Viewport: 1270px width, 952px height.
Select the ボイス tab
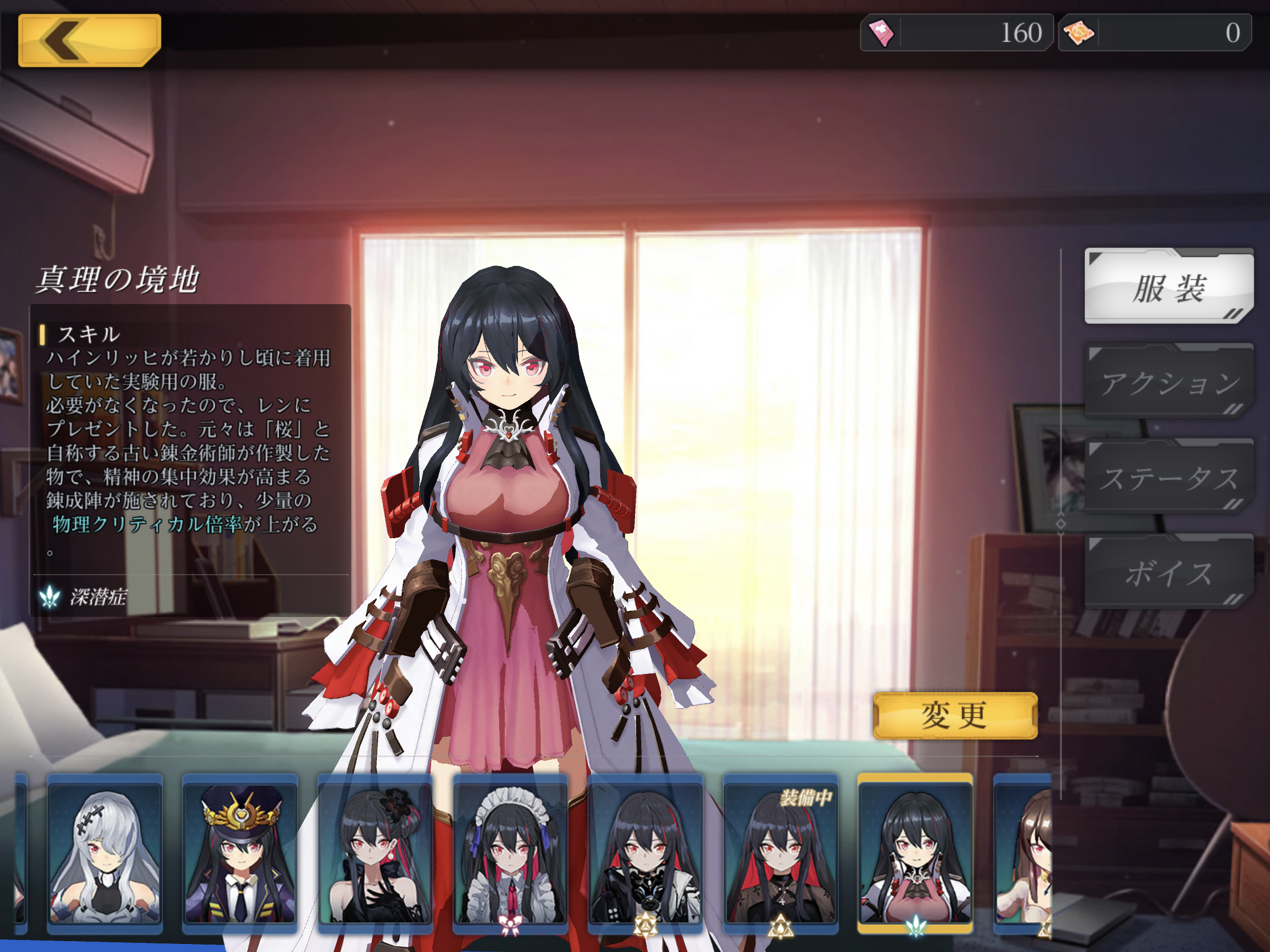(x=1168, y=572)
